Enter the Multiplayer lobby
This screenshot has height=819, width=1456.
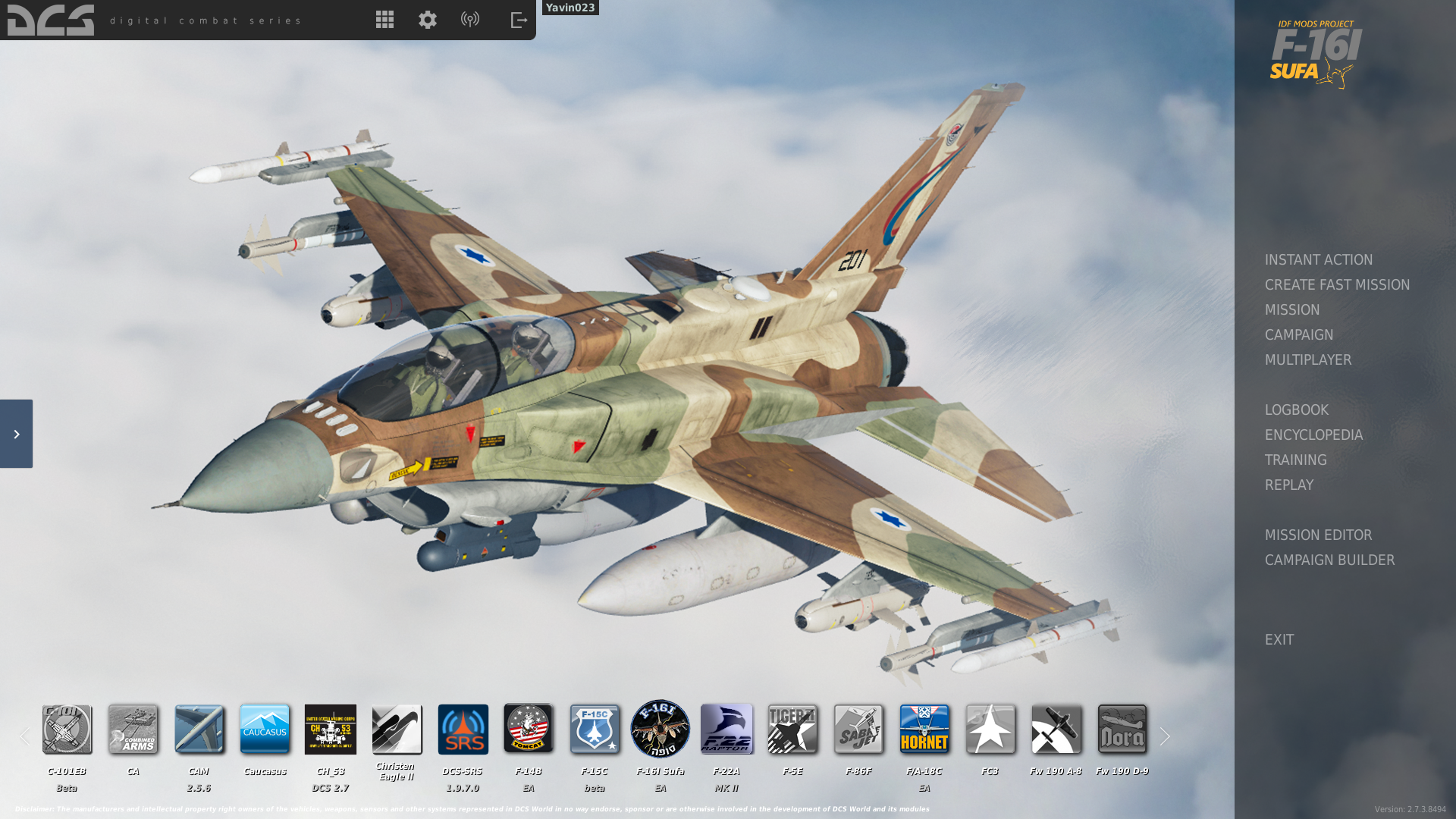(x=1307, y=359)
